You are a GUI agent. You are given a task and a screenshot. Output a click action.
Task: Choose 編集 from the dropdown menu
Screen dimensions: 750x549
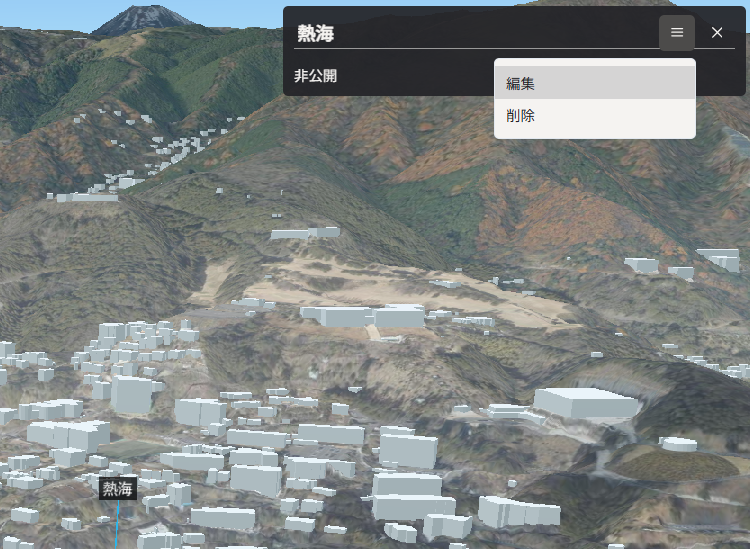coord(594,84)
